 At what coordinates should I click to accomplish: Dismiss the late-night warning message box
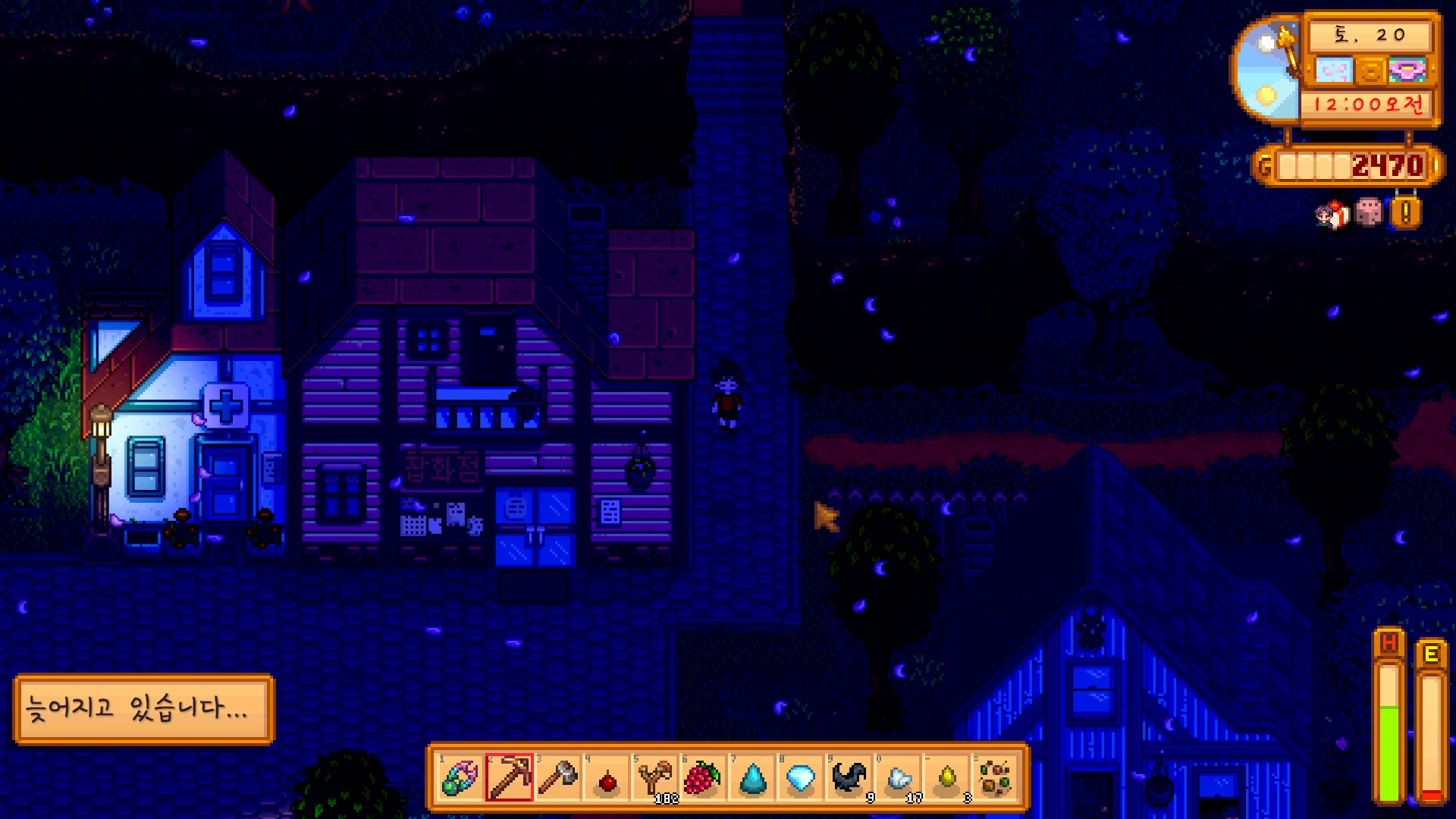tap(143, 708)
